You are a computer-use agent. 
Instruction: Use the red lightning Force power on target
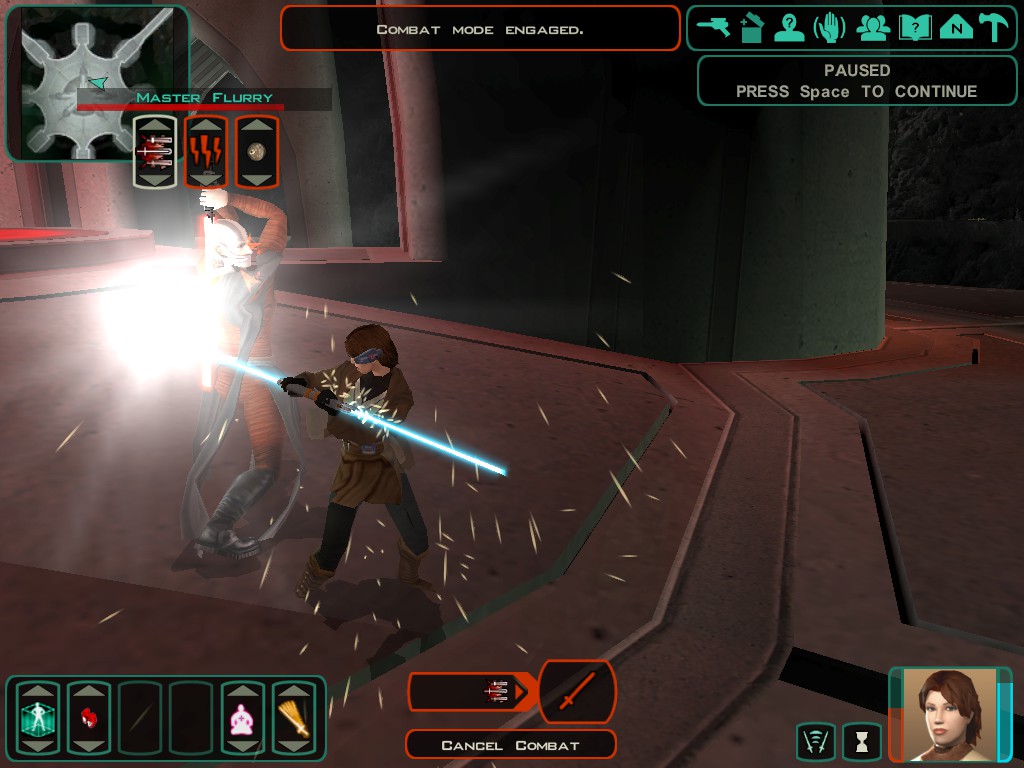tap(206, 152)
